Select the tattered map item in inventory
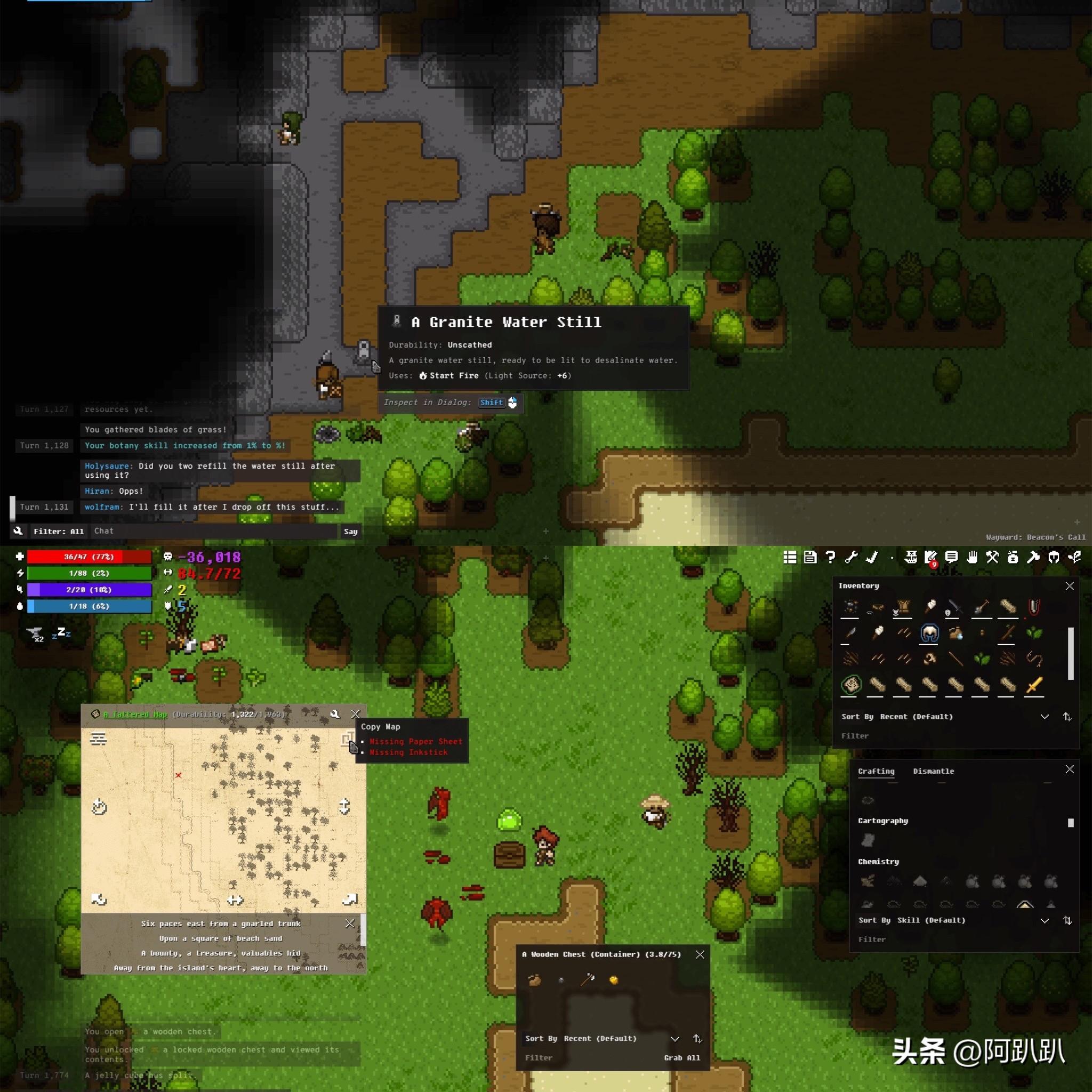 point(851,685)
